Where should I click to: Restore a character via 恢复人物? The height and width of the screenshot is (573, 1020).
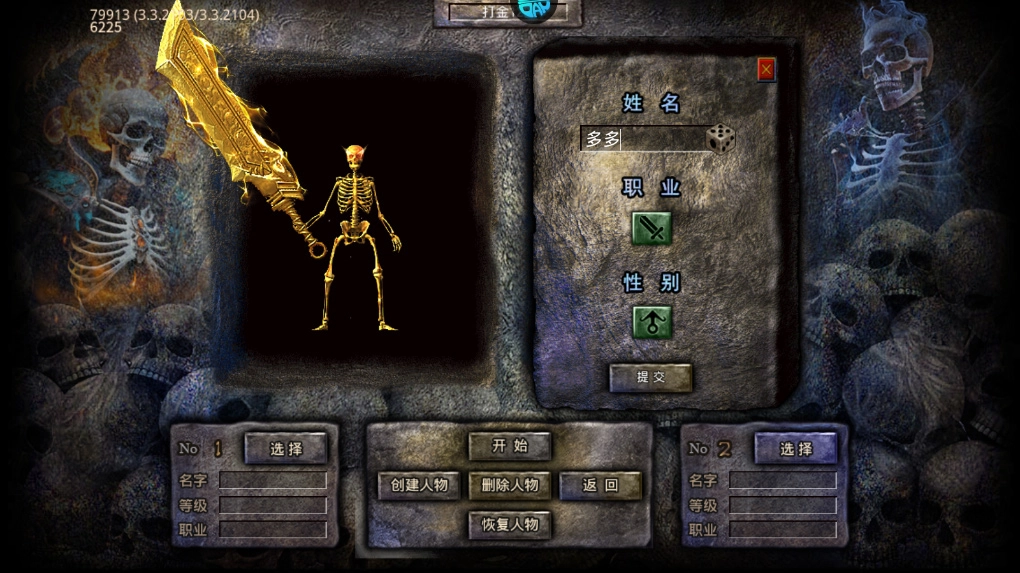coord(509,524)
